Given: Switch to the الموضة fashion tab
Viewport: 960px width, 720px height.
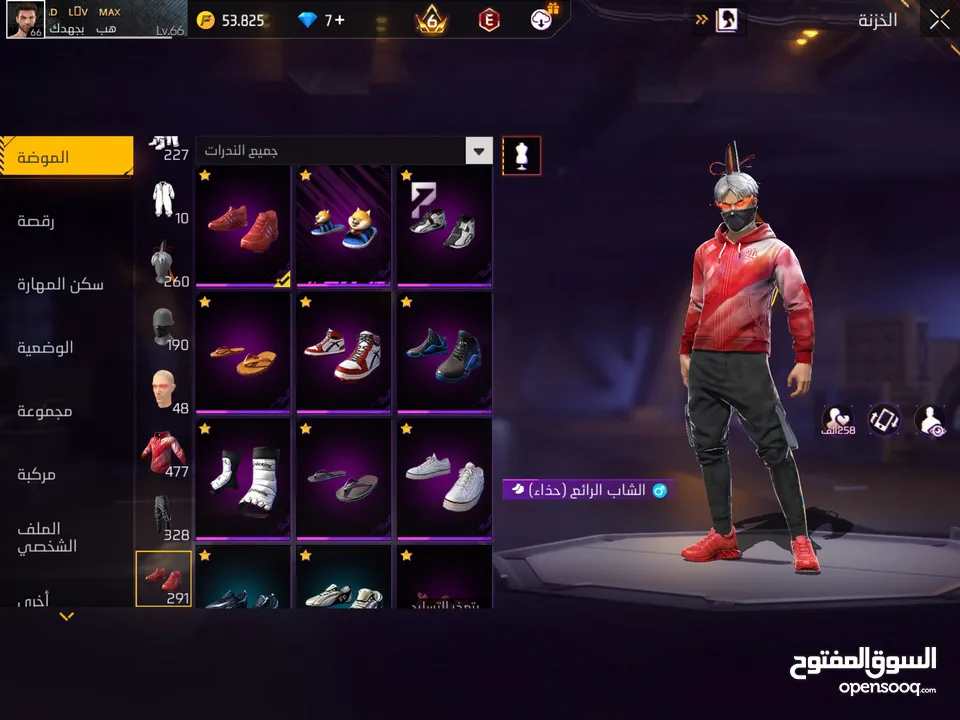Looking at the screenshot, I should pos(66,157).
